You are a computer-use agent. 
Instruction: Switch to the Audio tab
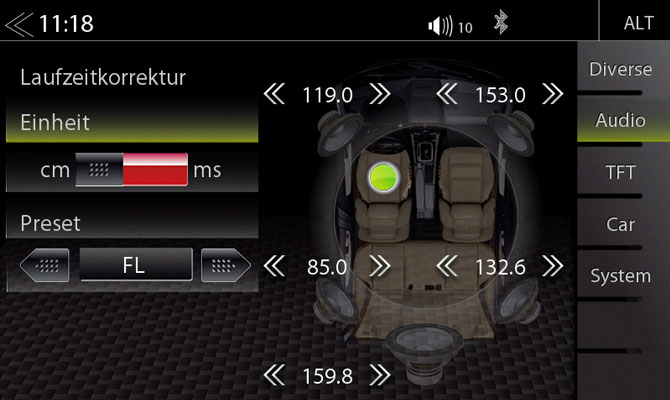620,121
